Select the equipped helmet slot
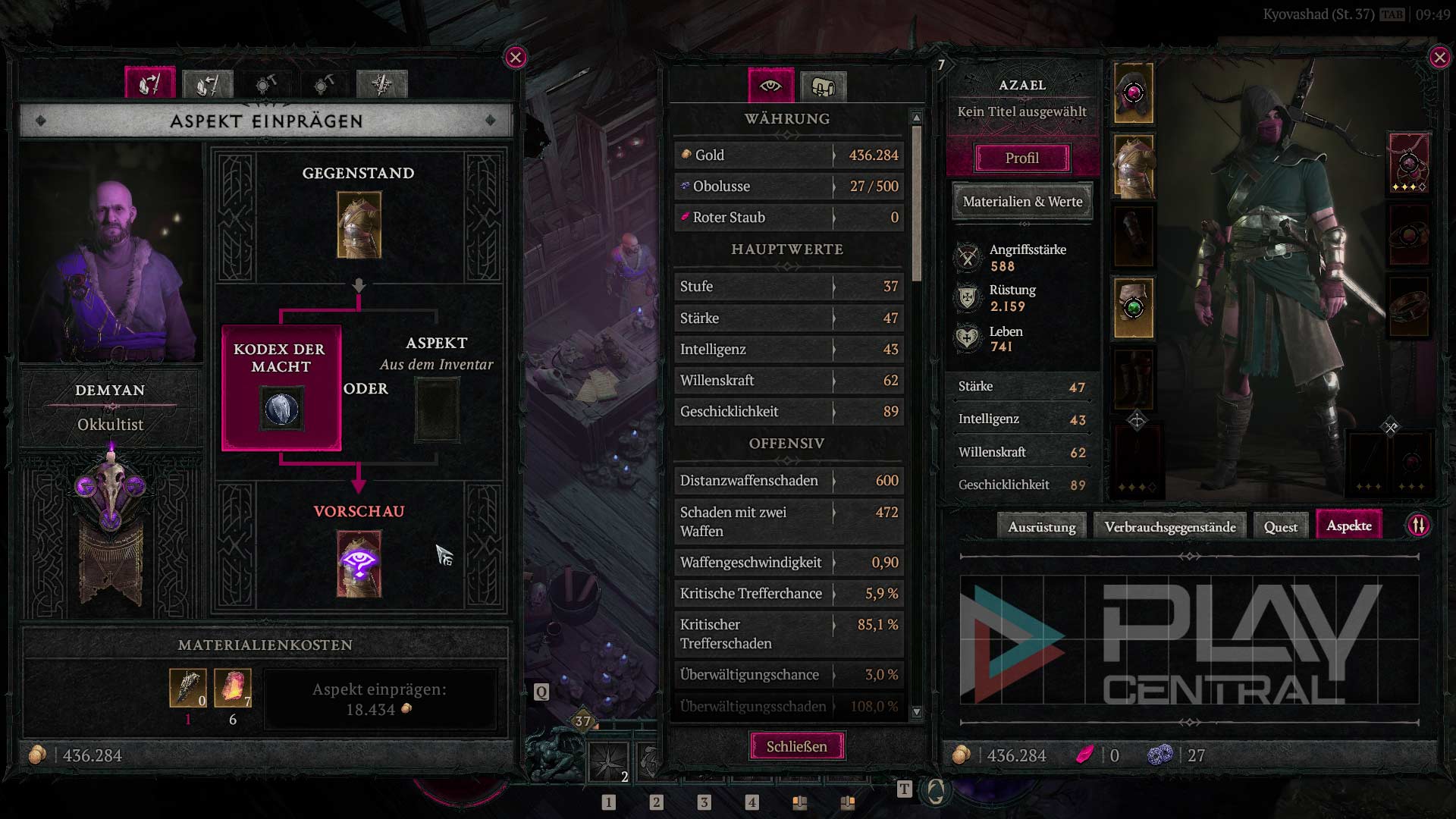Image resolution: width=1456 pixels, height=819 pixels. [1134, 93]
